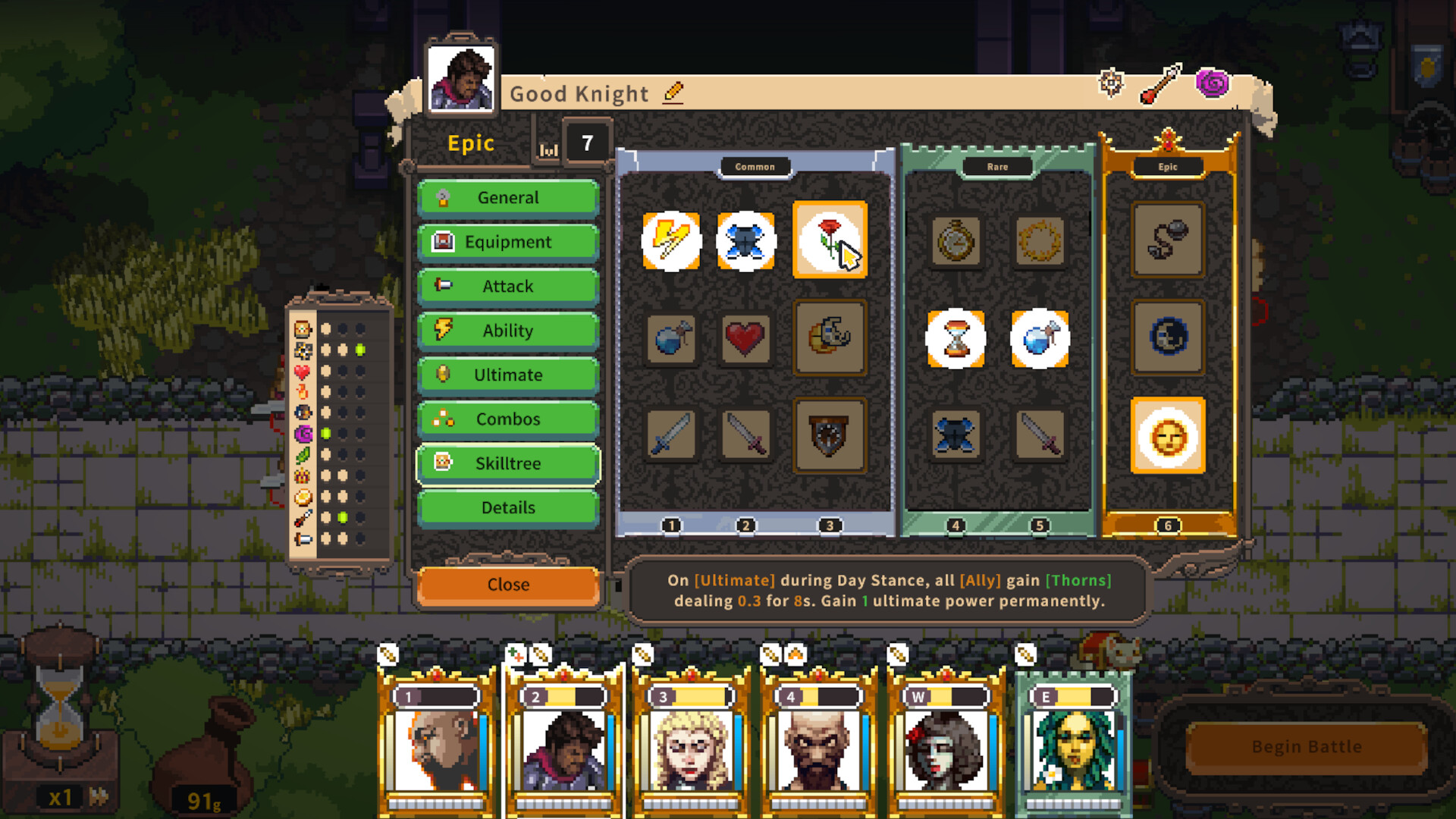Expand the Details section

(507, 507)
